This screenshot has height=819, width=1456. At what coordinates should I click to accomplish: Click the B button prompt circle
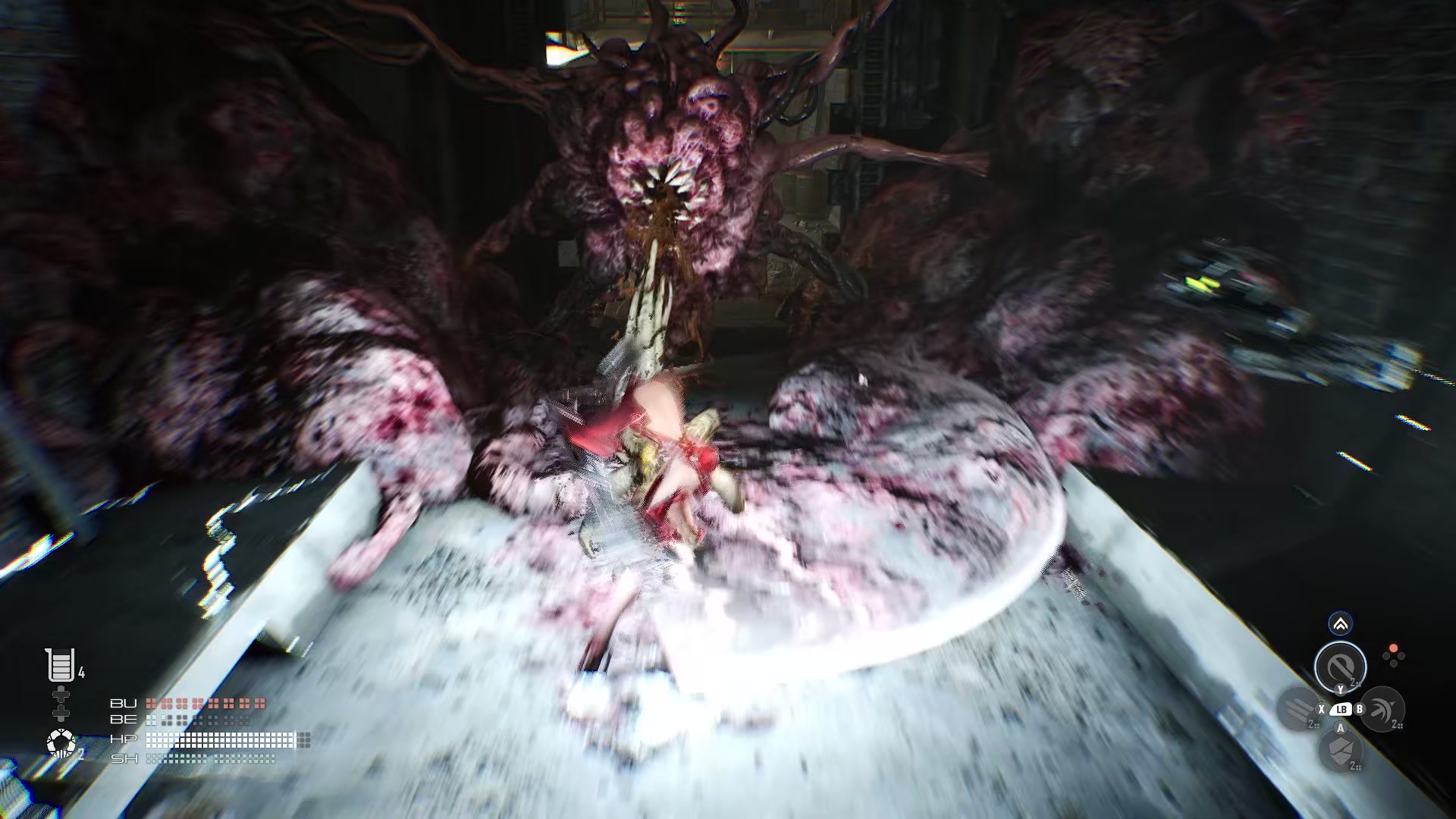(1359, 709)
